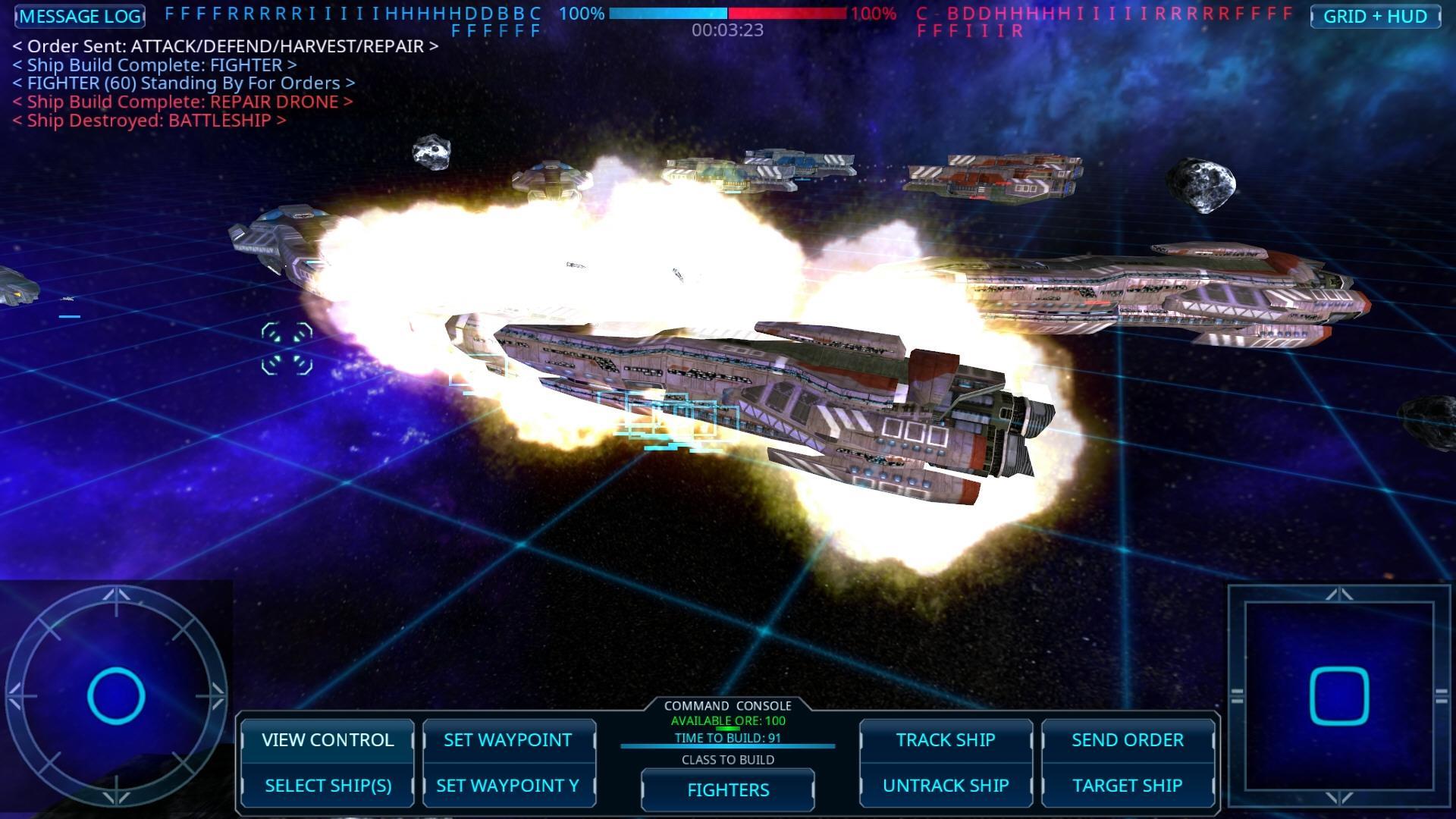Switch to SELECT SHIP(S) mode
This screenshot has height=819, width=1456.
tap(328, 786)
